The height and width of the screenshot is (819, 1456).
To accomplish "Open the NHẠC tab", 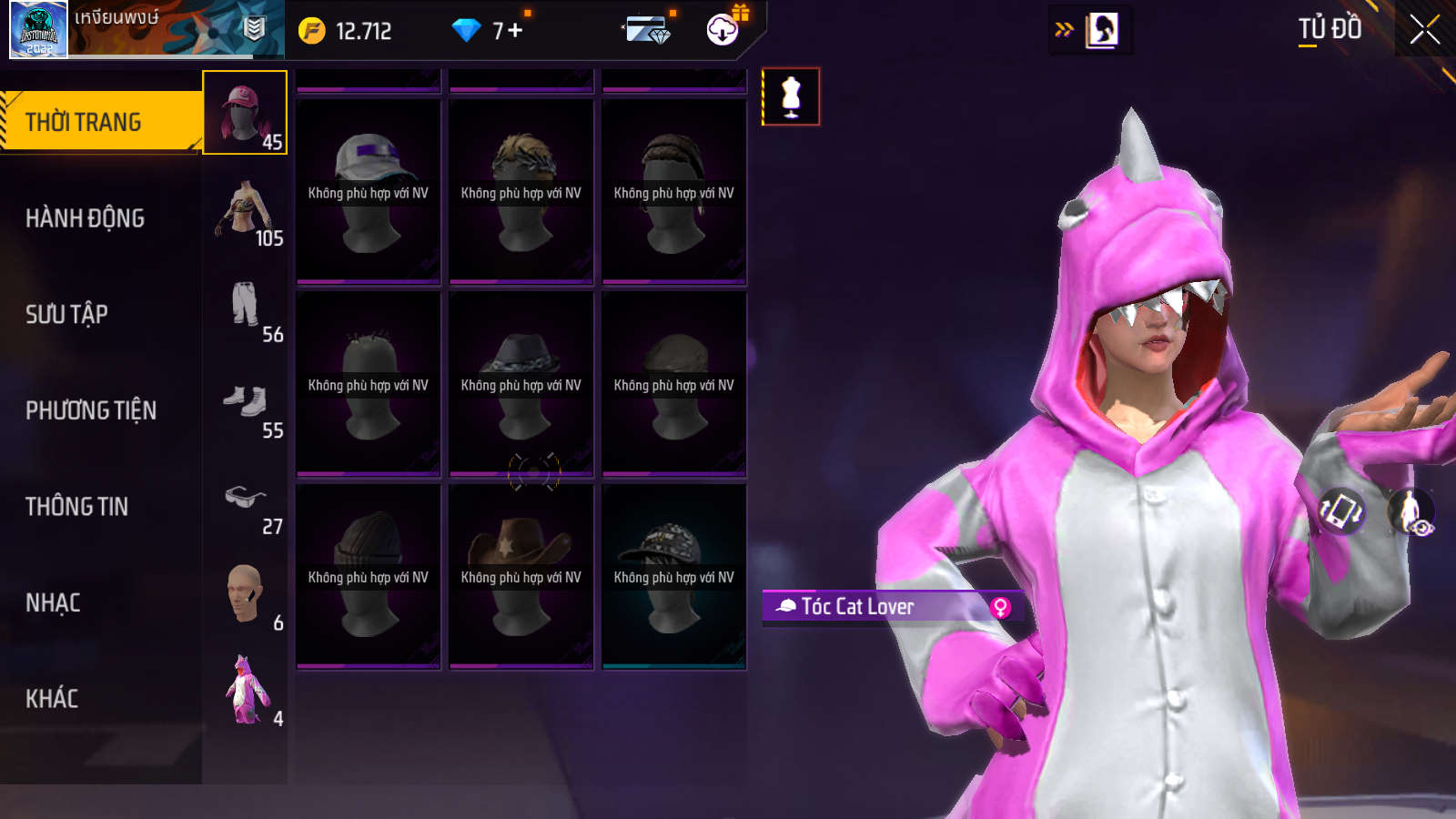I will click(x=54, y=602).
